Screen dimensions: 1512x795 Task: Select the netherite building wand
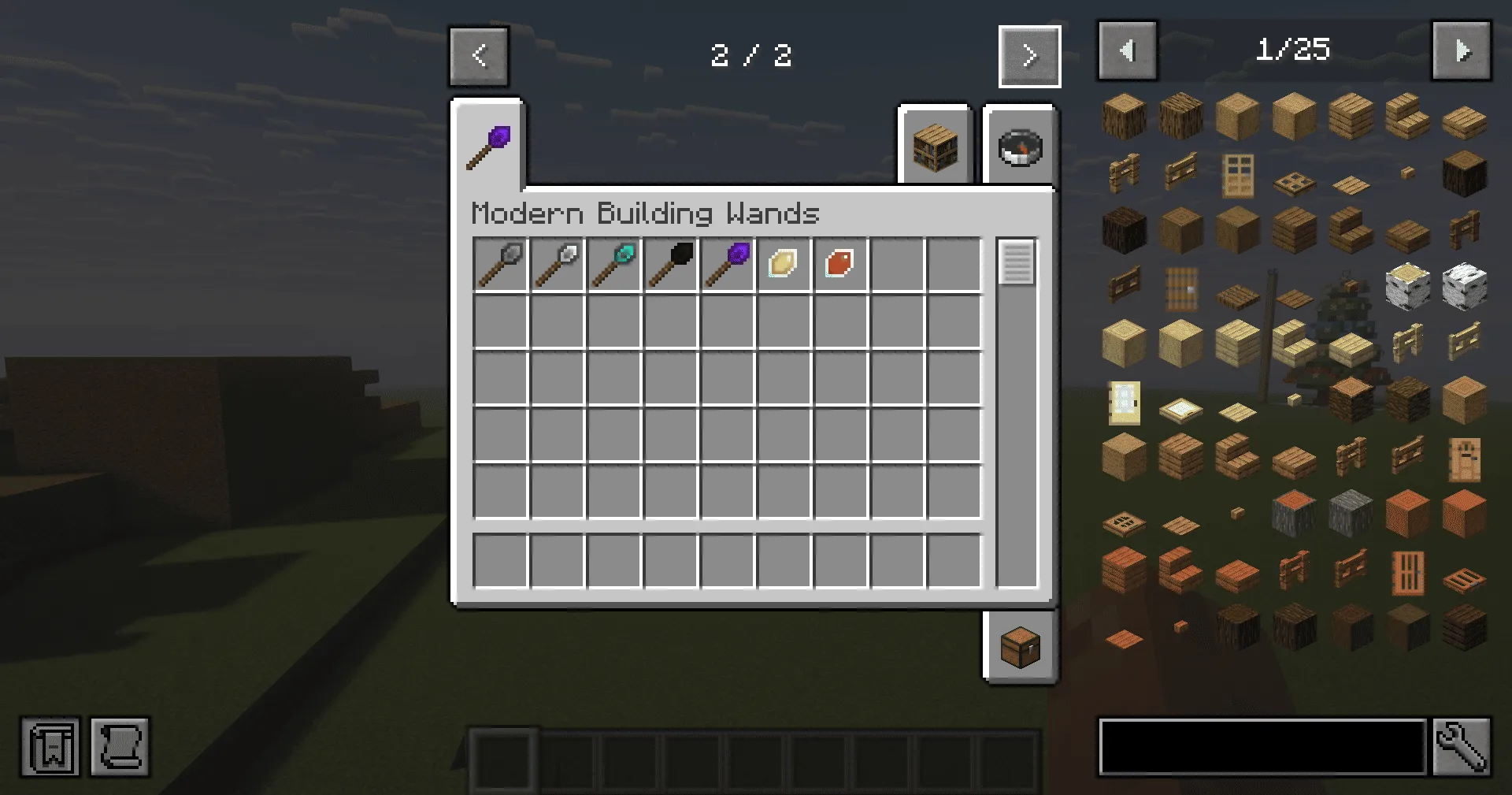pyautogui.click(x=670, y=263)
